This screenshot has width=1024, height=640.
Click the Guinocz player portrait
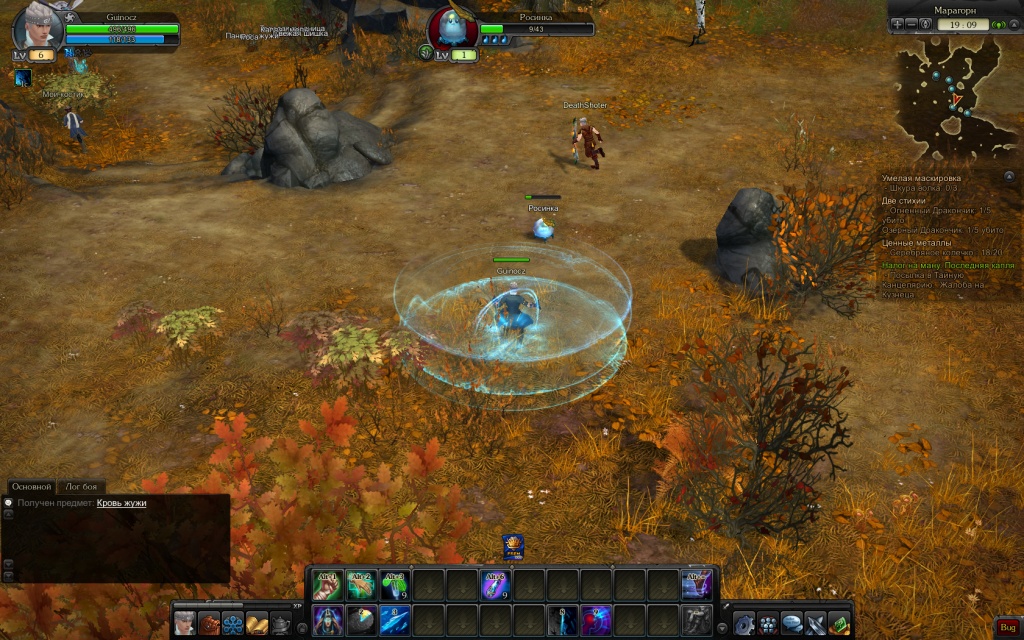[38, 28]
